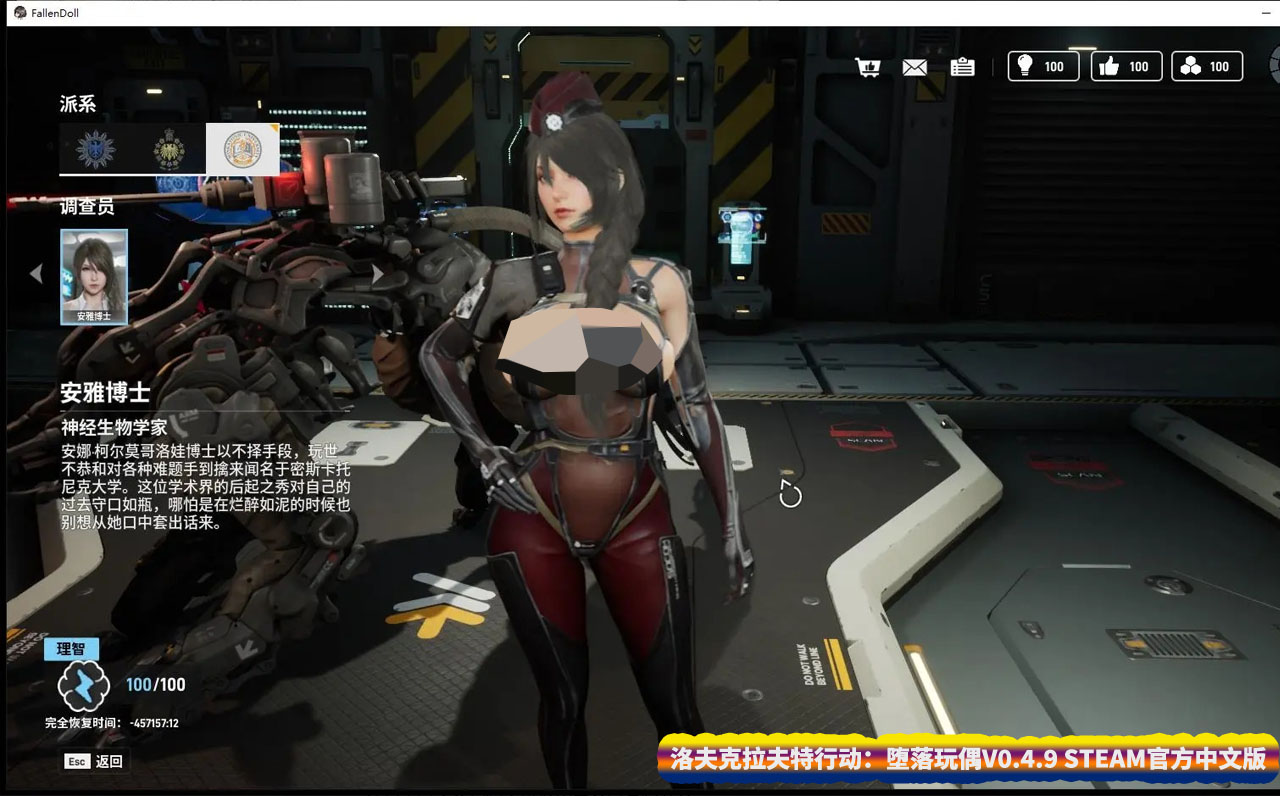Click the hexagon resource icon
The height and width of the screenshot is (796, 1280).
(1188, 66)
